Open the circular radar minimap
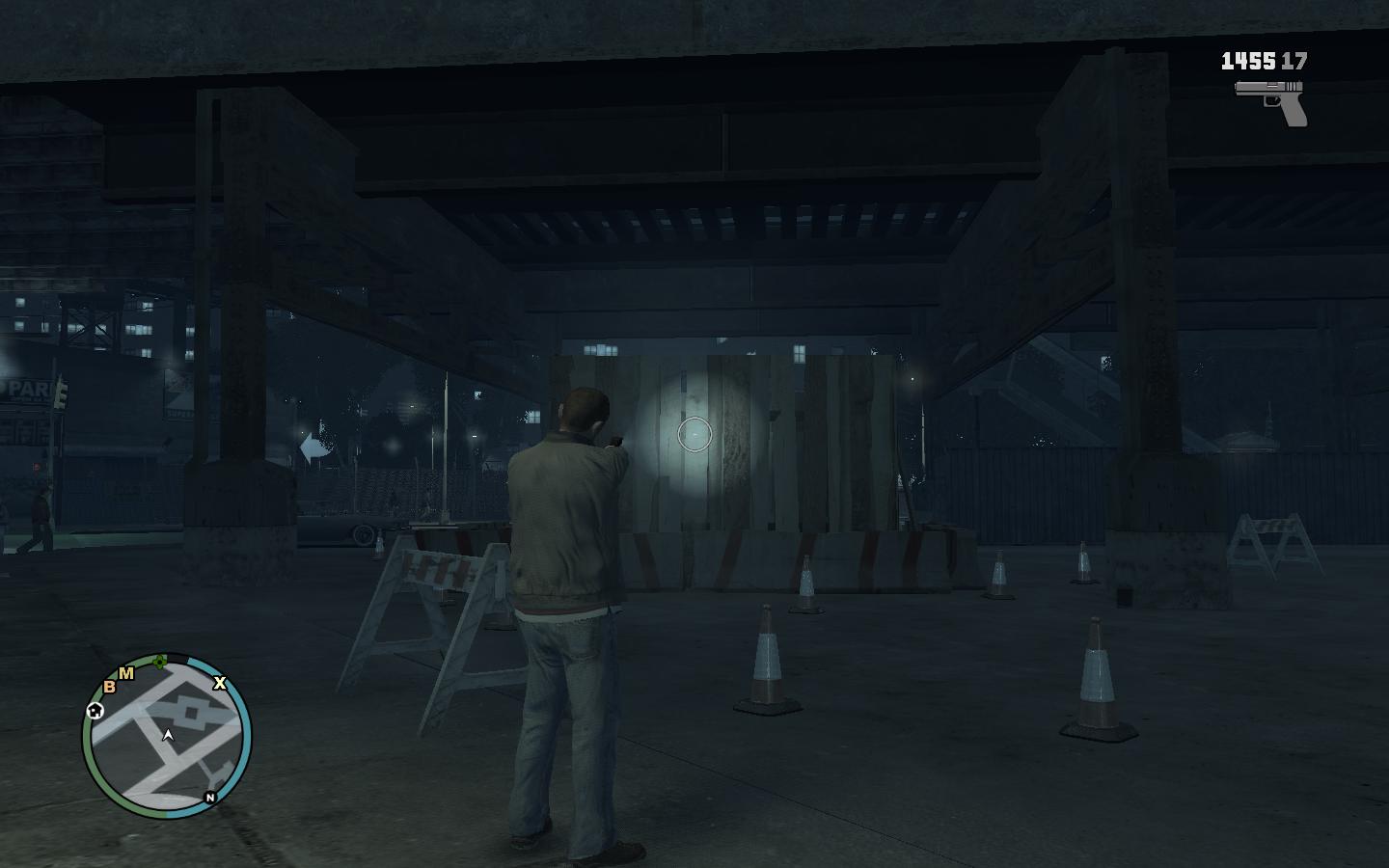This screenshot has height=868, width=1389. tap(167, 736)
